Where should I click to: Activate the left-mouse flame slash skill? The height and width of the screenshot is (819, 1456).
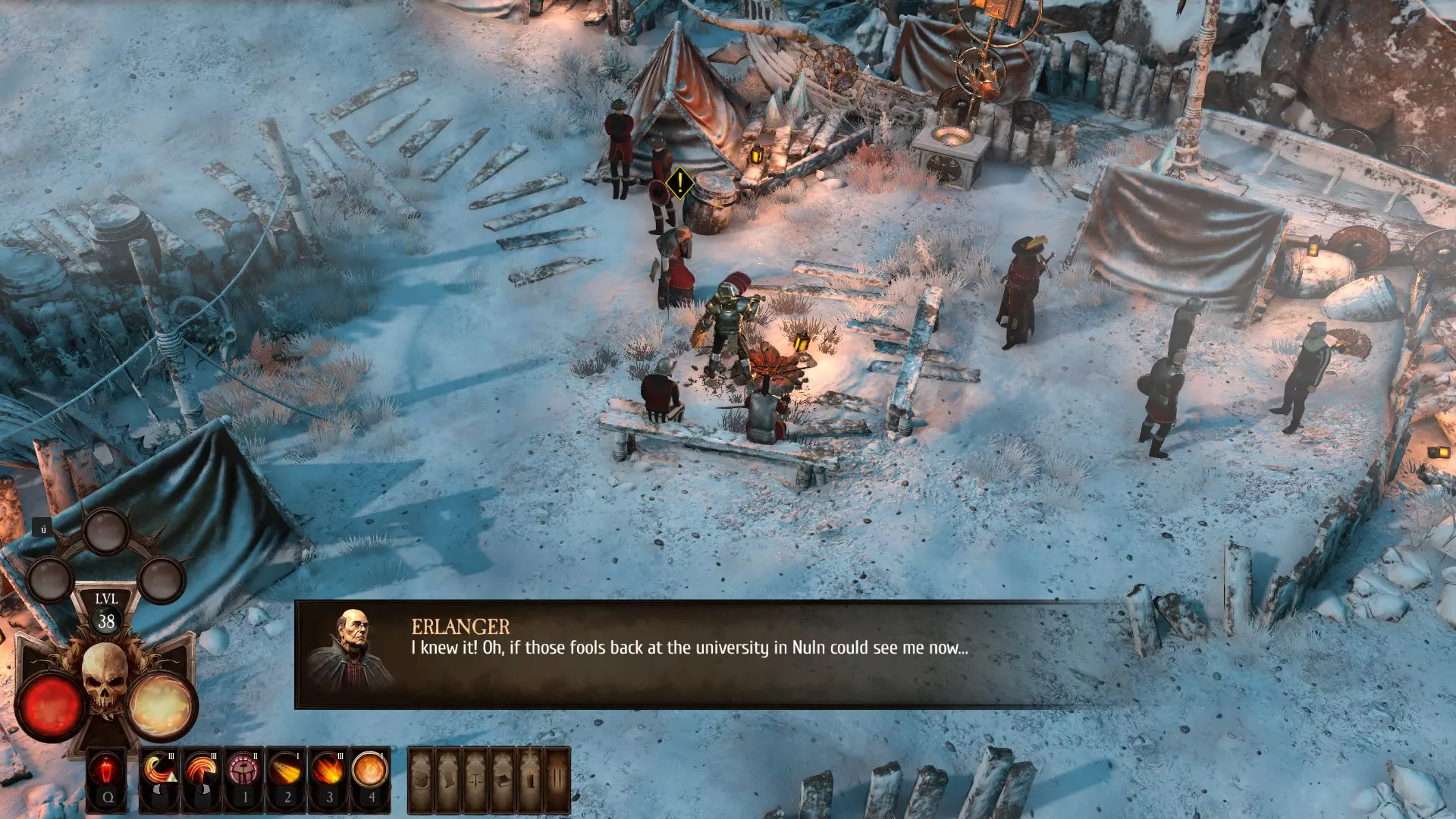161,772
